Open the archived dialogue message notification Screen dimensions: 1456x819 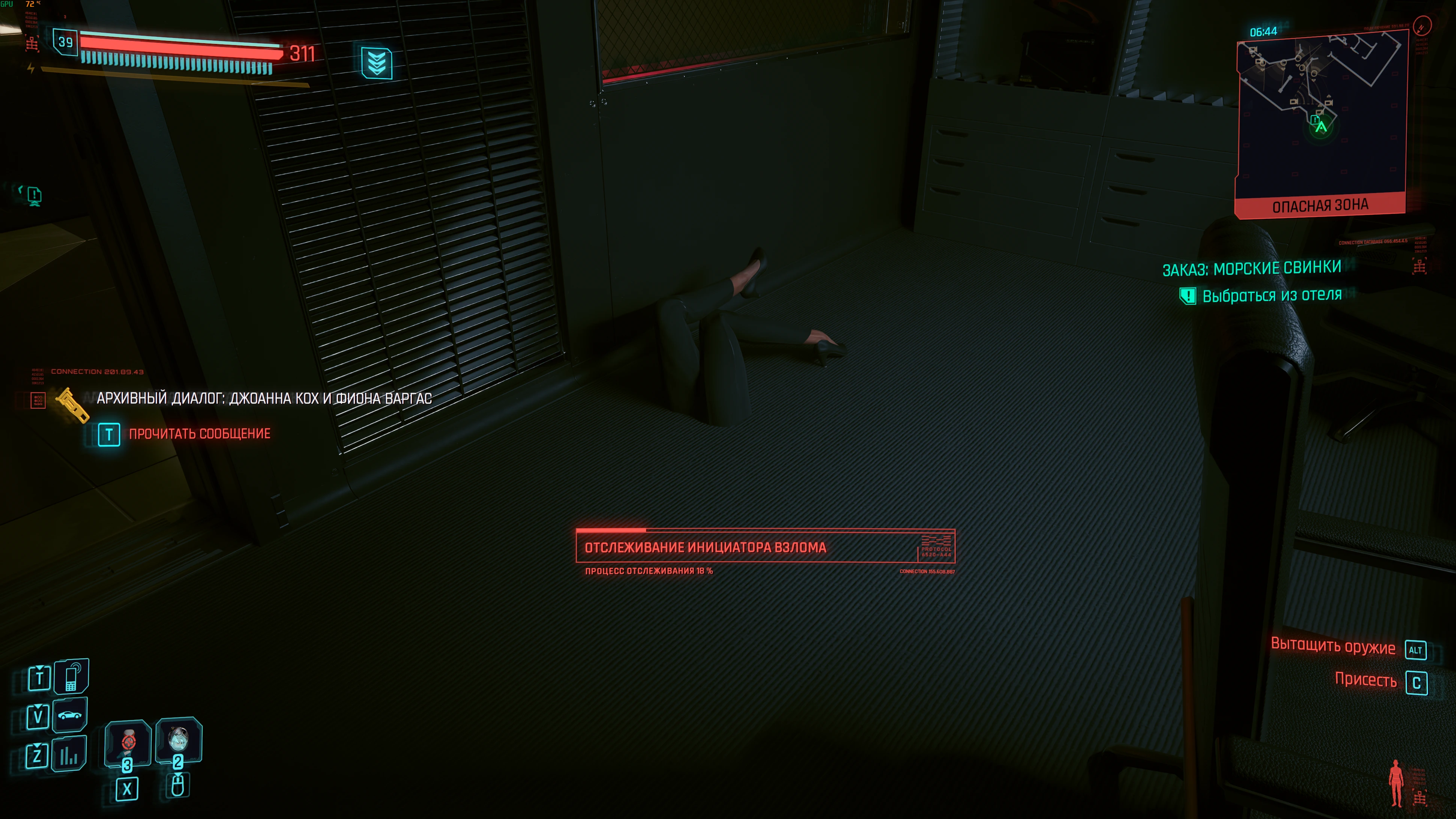(264, 398)
